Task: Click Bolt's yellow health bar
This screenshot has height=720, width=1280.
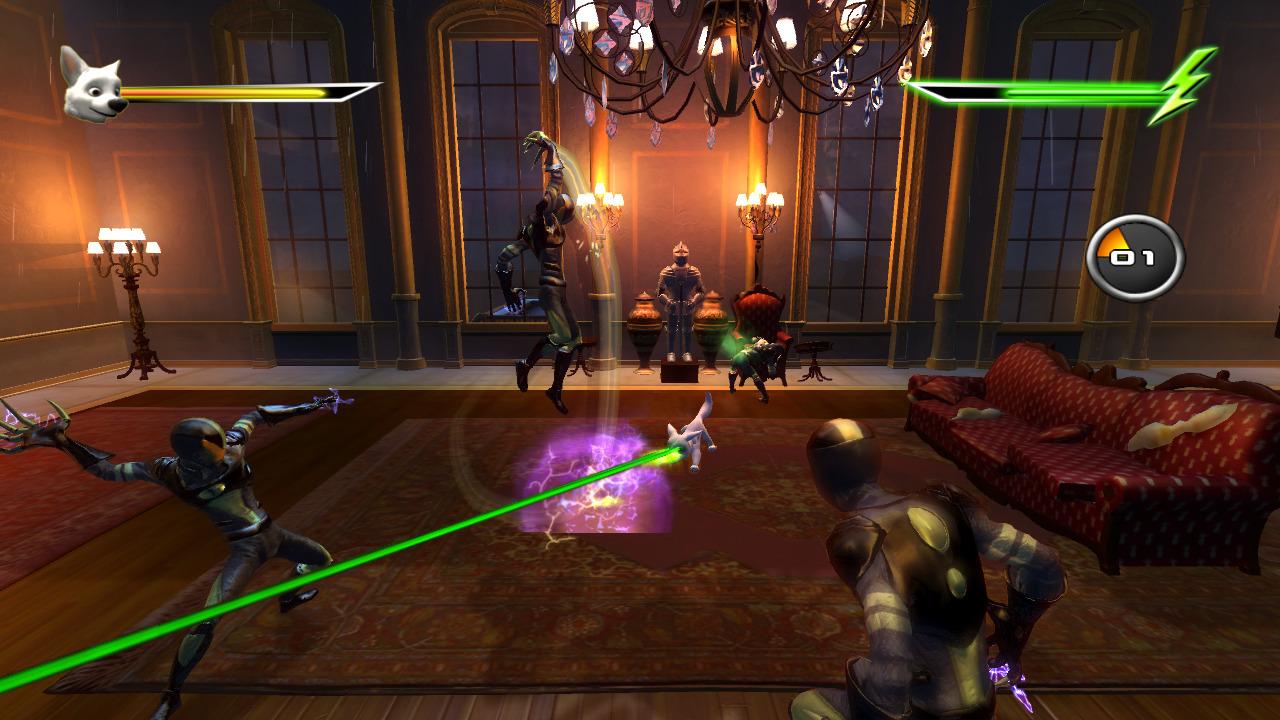Action: click(x=230, y=90)
